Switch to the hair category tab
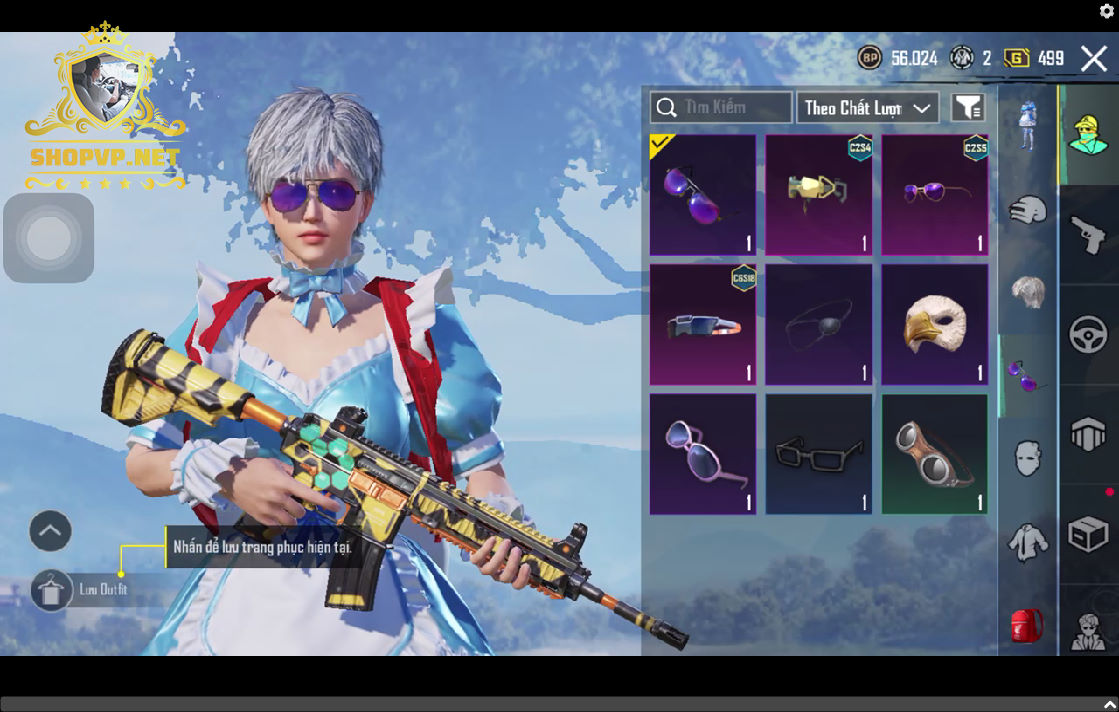The width and height of the screenshot is (1119, 712). (1027, 292)
